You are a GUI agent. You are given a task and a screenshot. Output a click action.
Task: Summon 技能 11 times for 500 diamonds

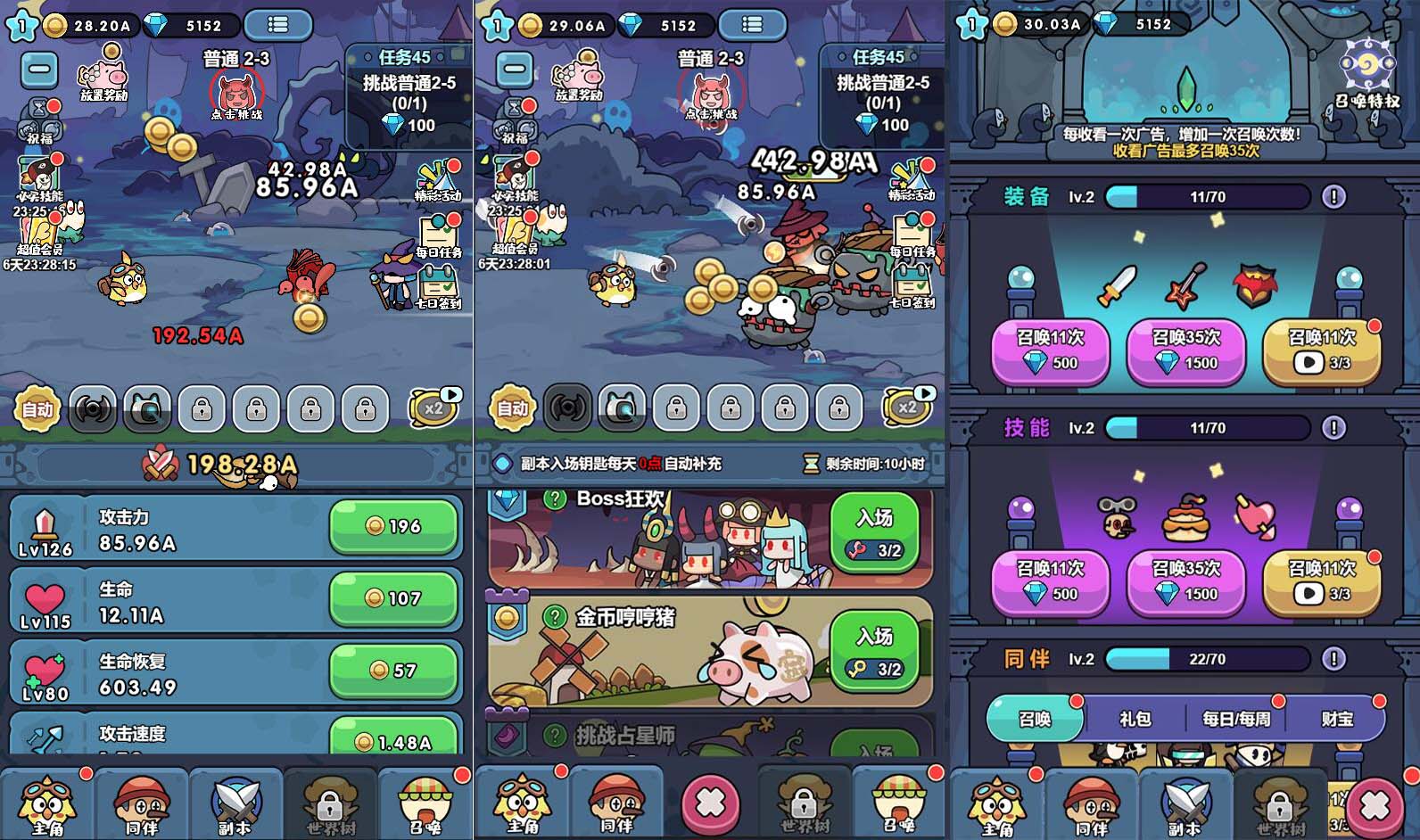point(1051,581)
